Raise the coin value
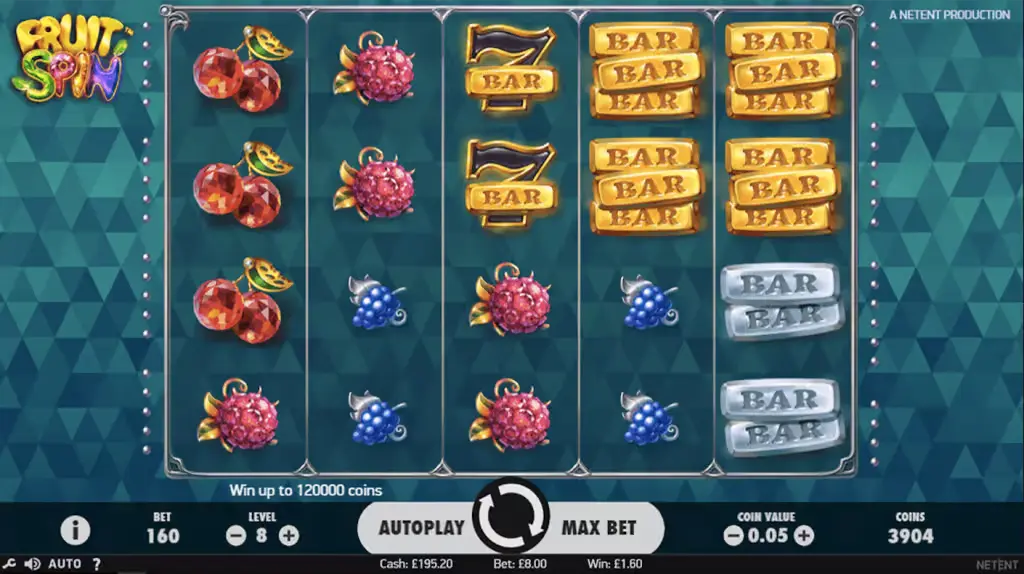This screenshot has height=574, width=1024. [803, 535]
